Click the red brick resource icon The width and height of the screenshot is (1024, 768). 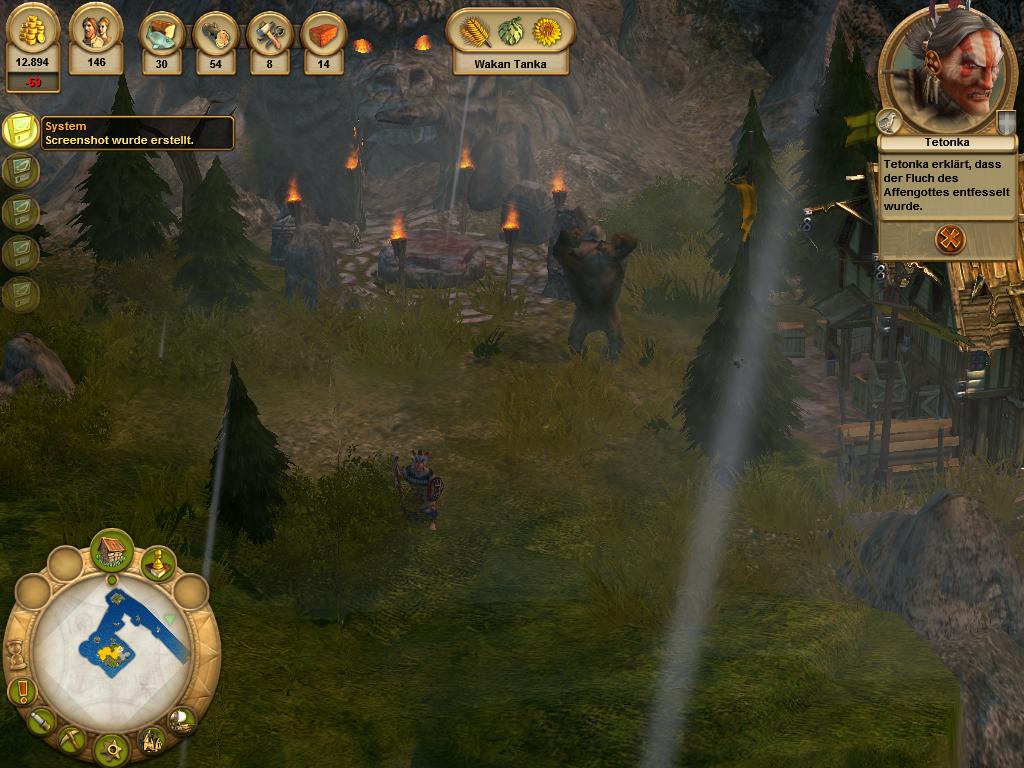pyautogui.click(x=323, y=35)
